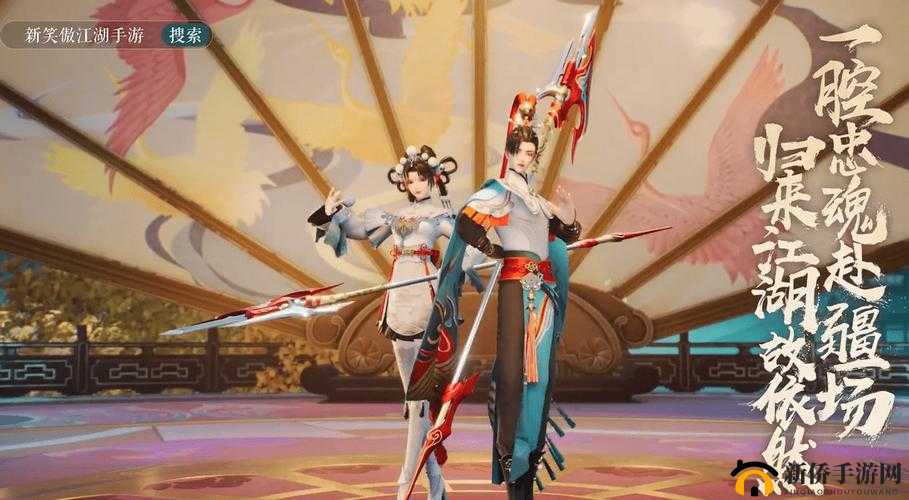Select the 新笑傲江湖手游 search field
Image resolution: width=909 pixels, height=500 pixels.
[85, 37]
